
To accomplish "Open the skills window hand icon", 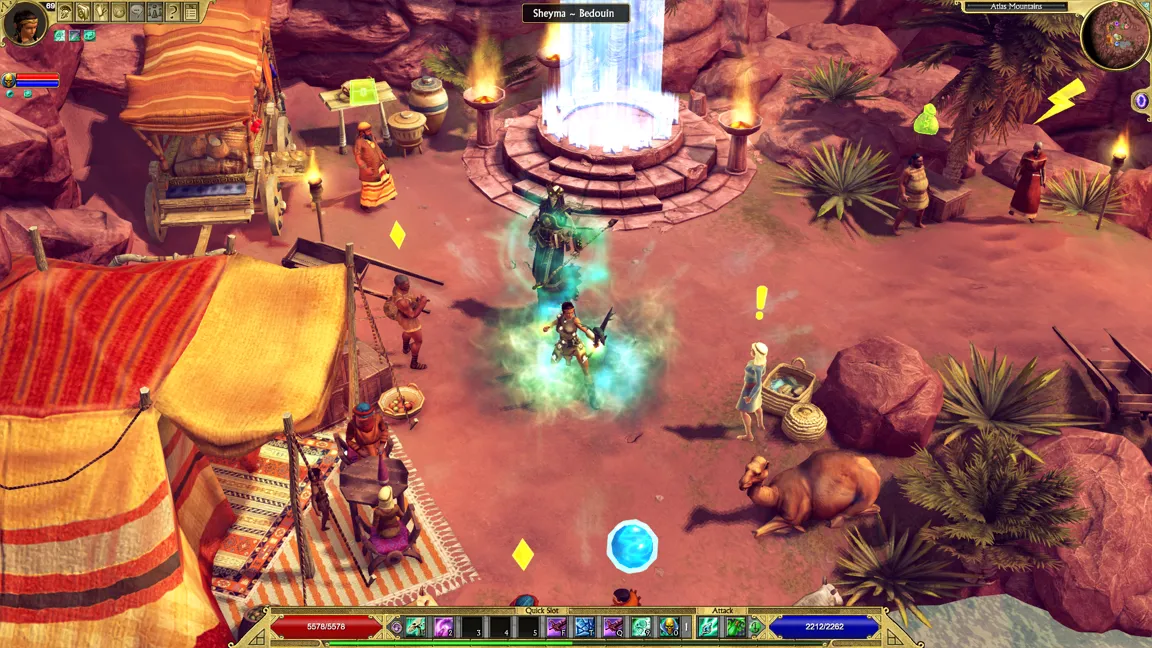I will click(101, 12).
